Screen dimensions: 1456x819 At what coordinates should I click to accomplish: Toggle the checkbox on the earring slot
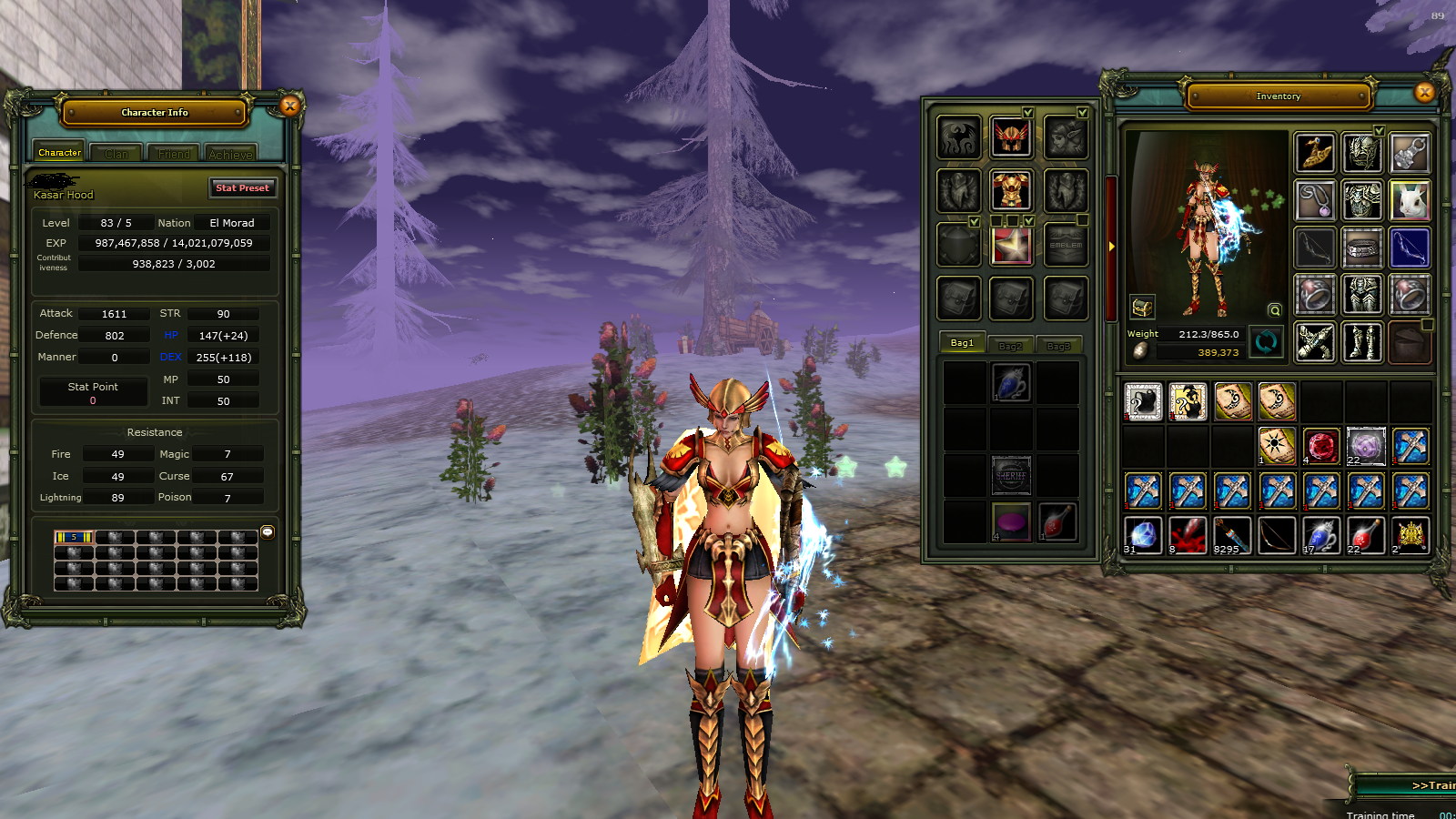1083,112
